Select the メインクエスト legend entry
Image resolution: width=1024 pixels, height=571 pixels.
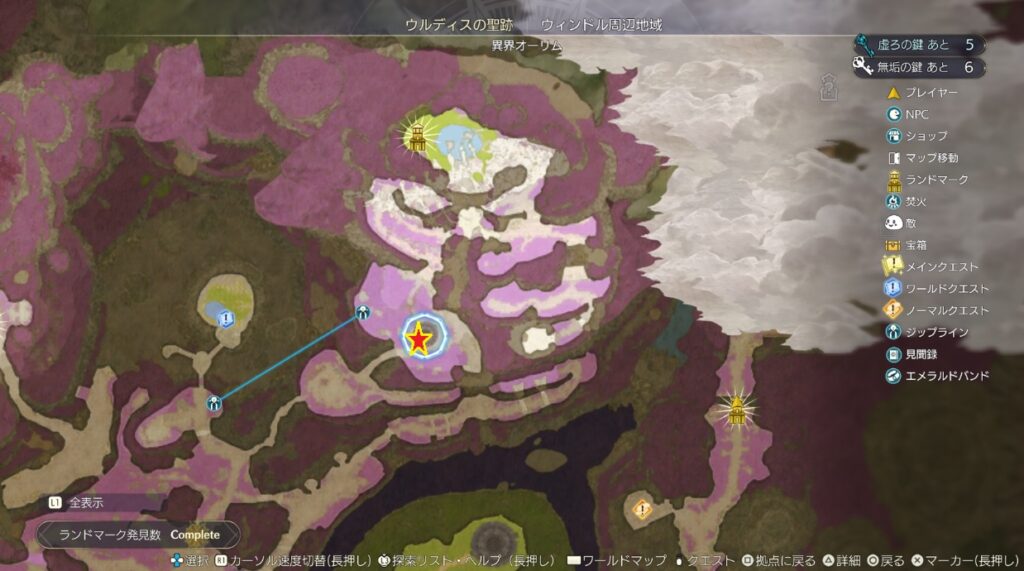coord(932,267)
